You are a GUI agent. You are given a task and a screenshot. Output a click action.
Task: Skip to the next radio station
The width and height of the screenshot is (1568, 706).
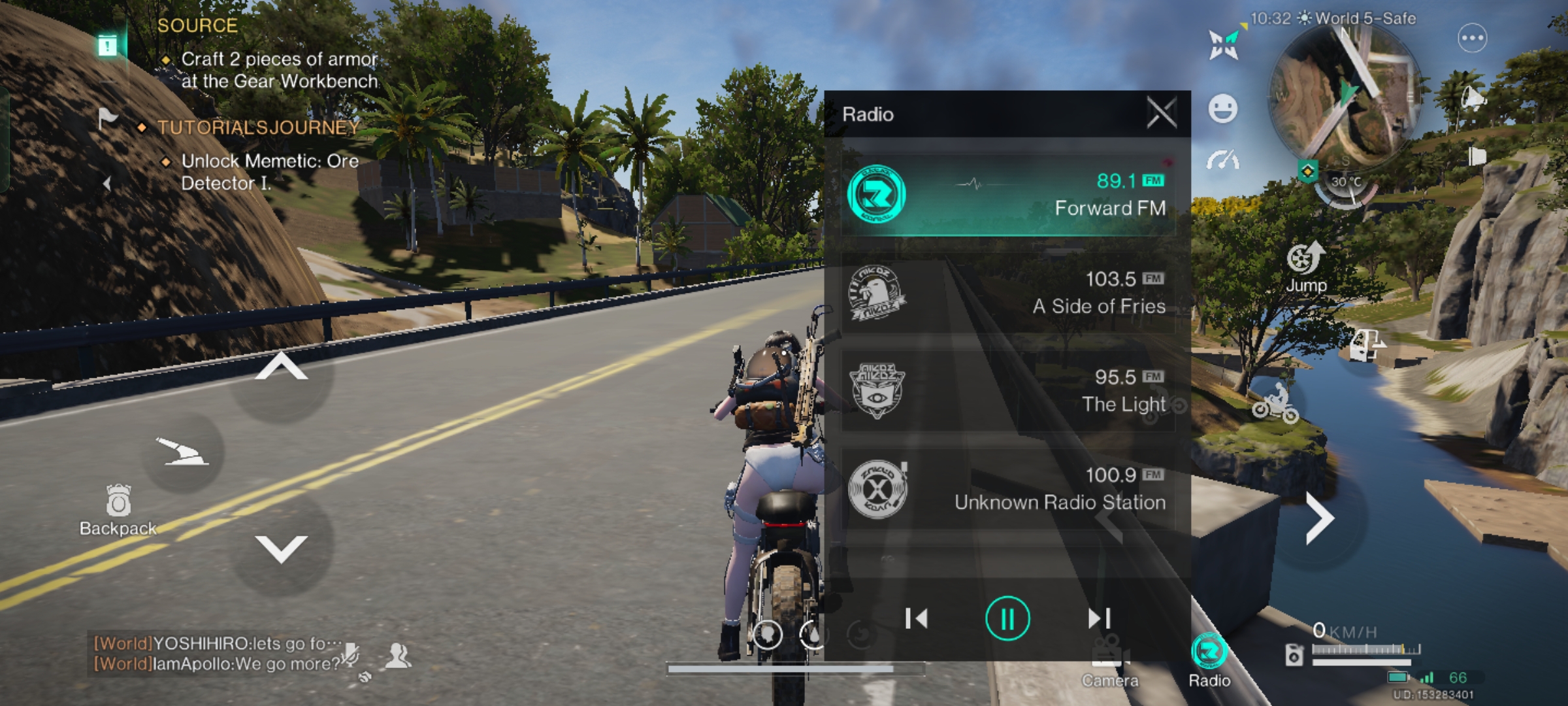click(x=1098, y=618)
